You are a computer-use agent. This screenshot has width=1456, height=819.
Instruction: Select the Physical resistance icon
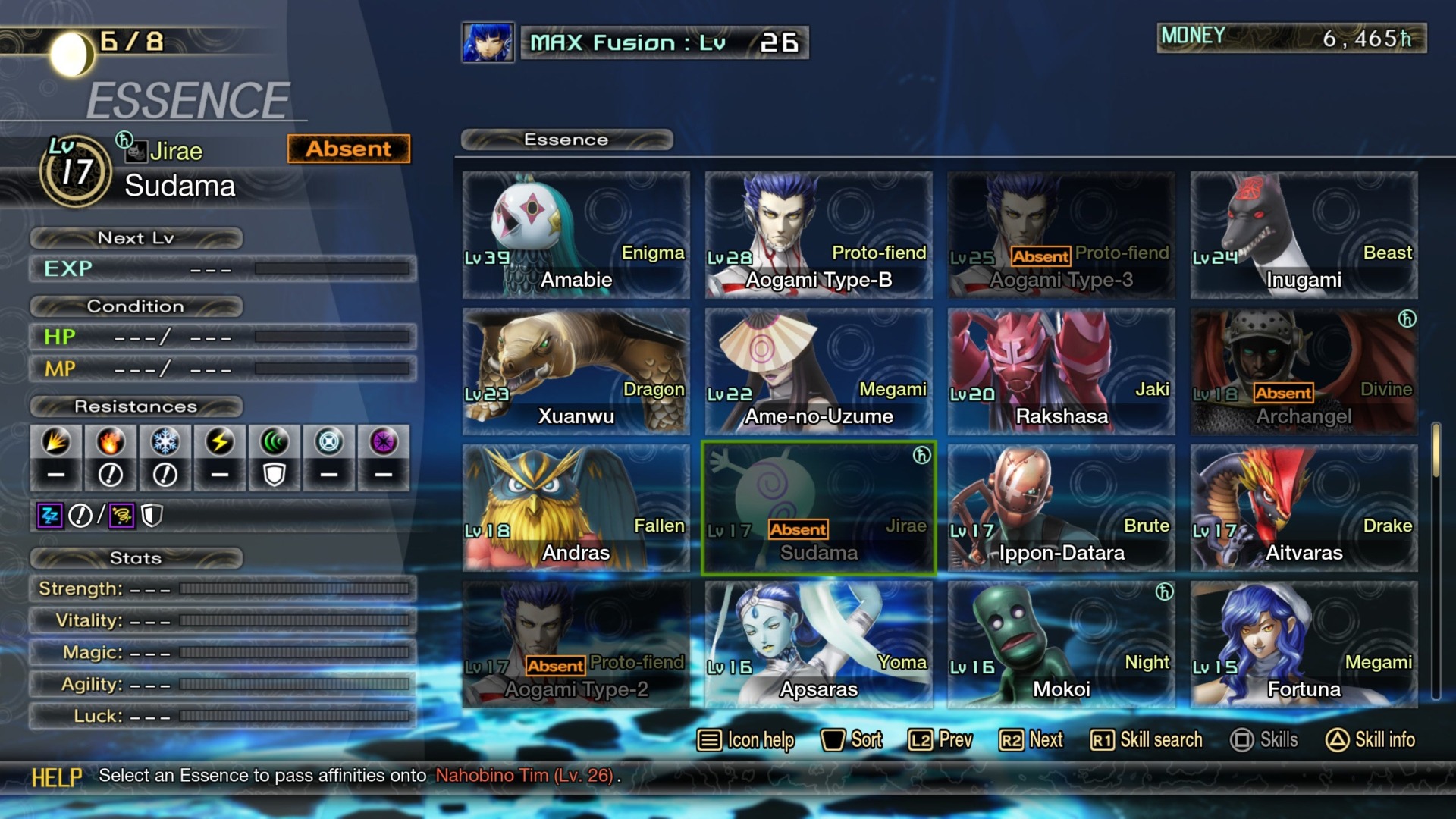click(x=57, y=458)
